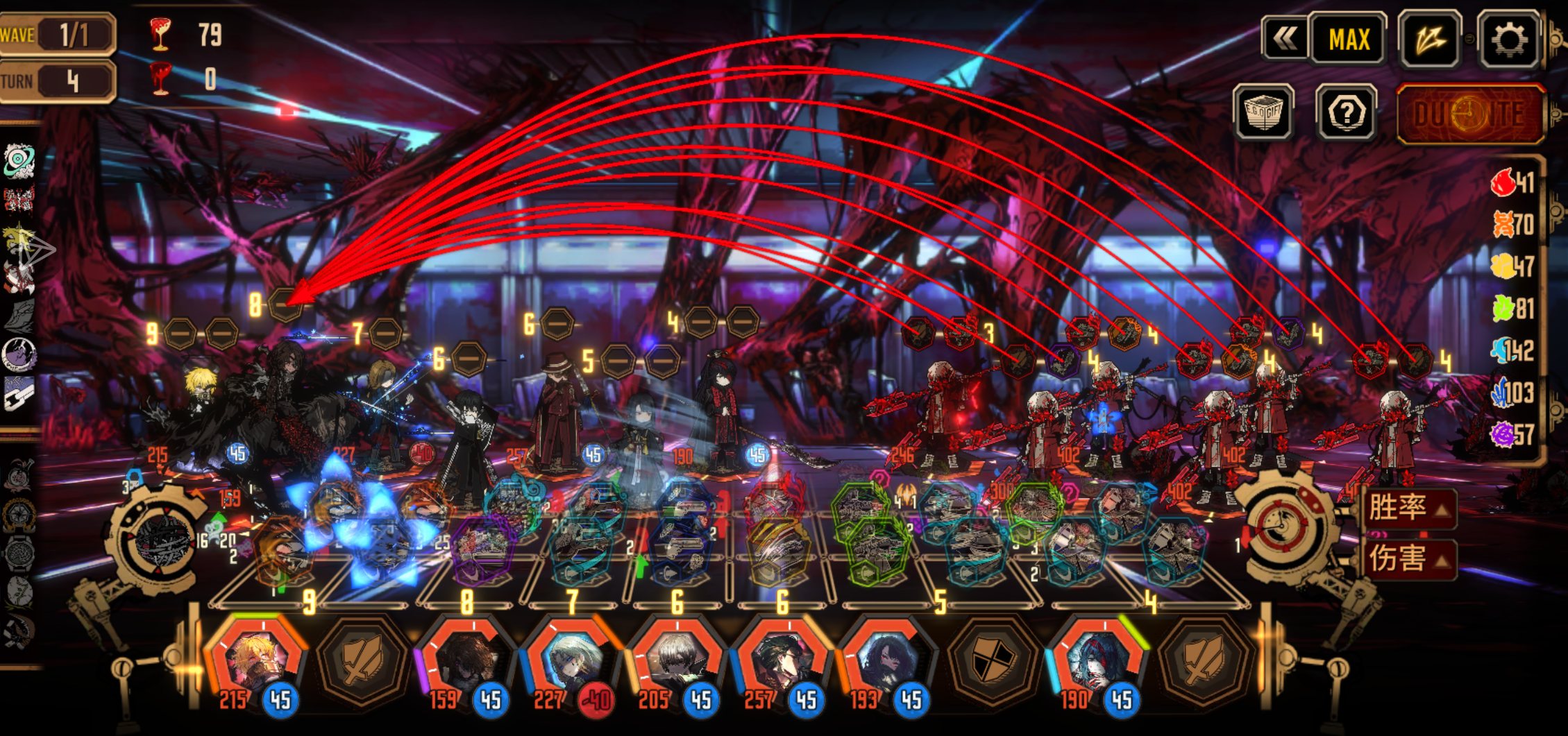Click the glowing triple-arrow icon button
Image resolution: width=1568 pixels, height=736 pixels.
click(1430, 40)
